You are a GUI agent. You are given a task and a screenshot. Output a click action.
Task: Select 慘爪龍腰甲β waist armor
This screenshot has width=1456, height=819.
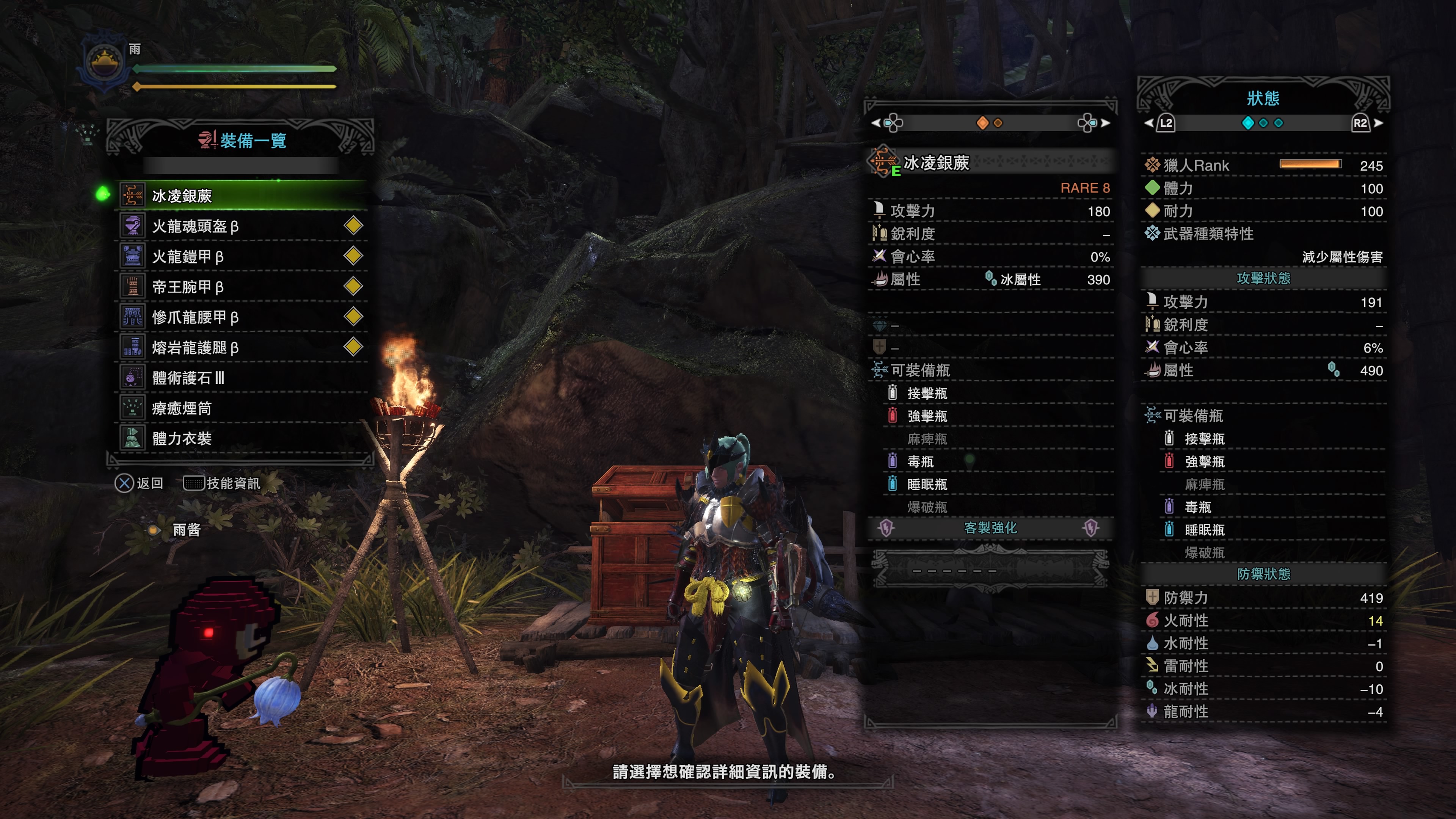click(x=243, y=317)
